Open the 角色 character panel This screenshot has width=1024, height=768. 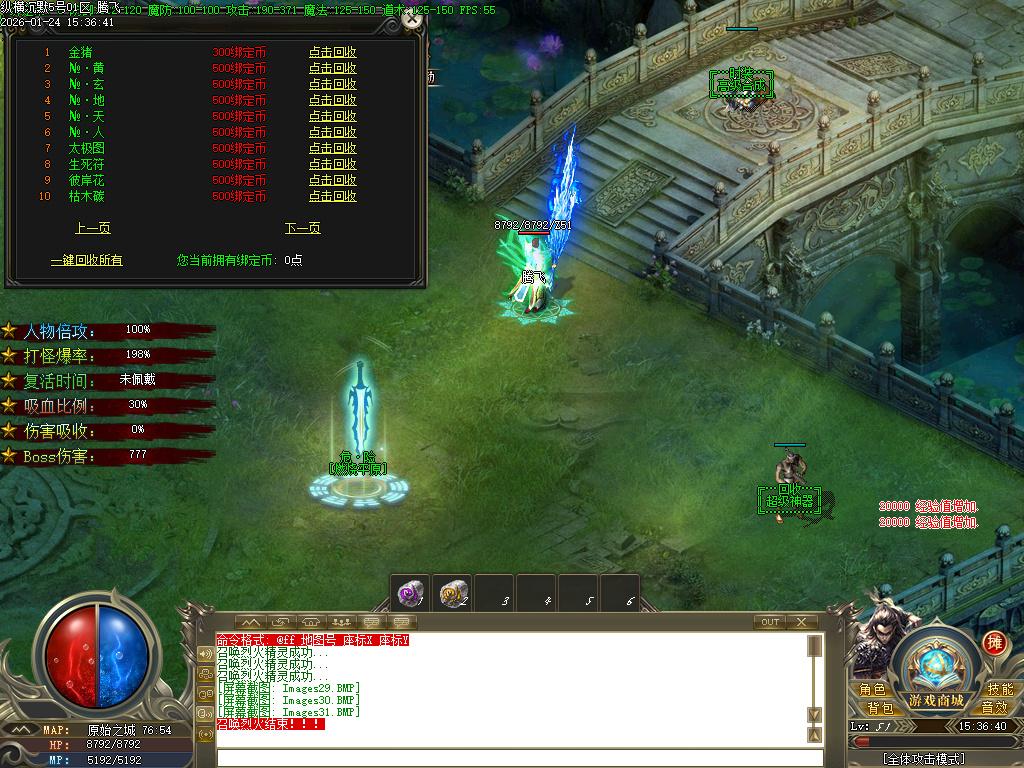[x=872, y=690]
